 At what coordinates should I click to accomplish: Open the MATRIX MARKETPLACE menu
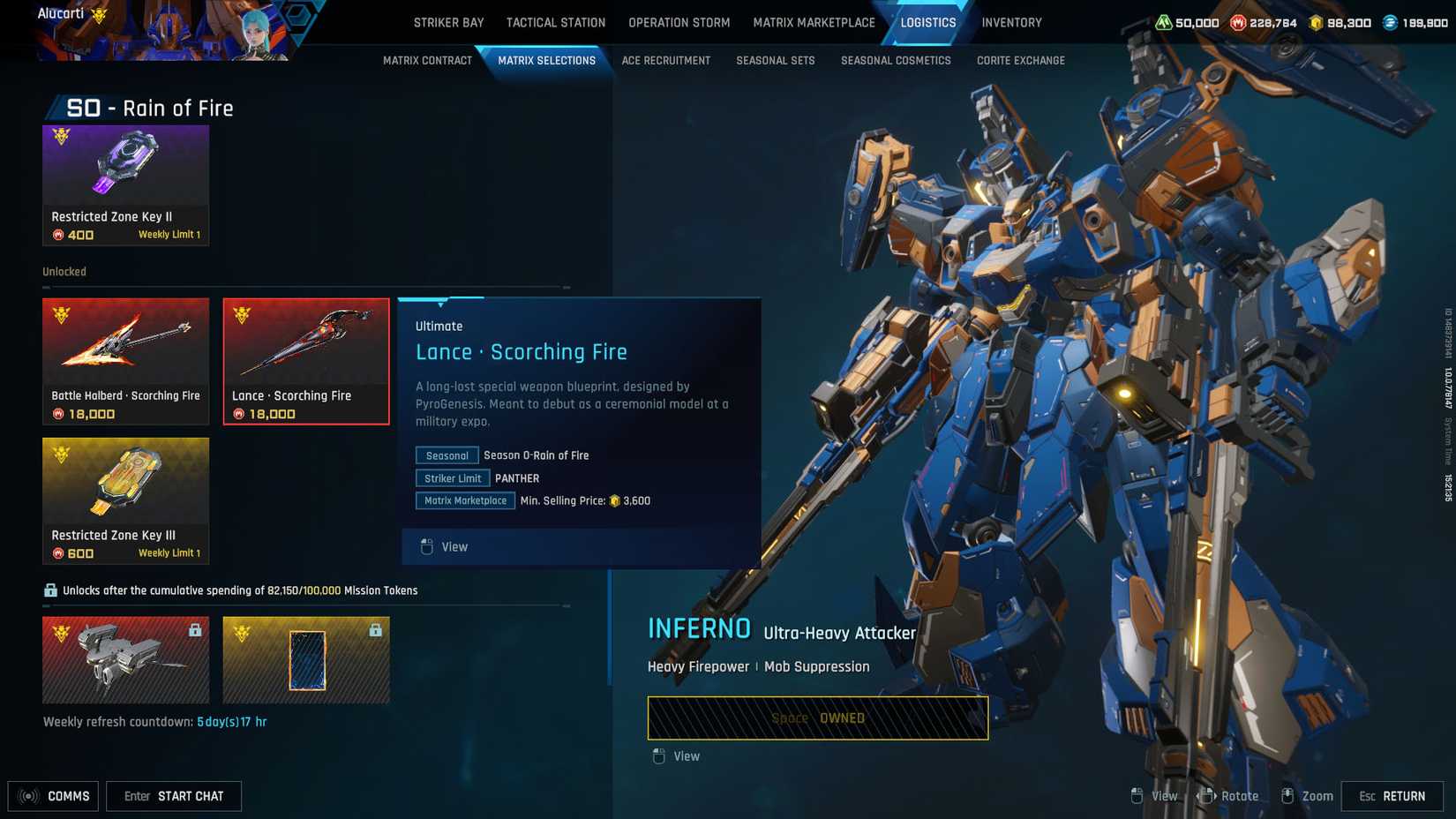click(814, 22)
